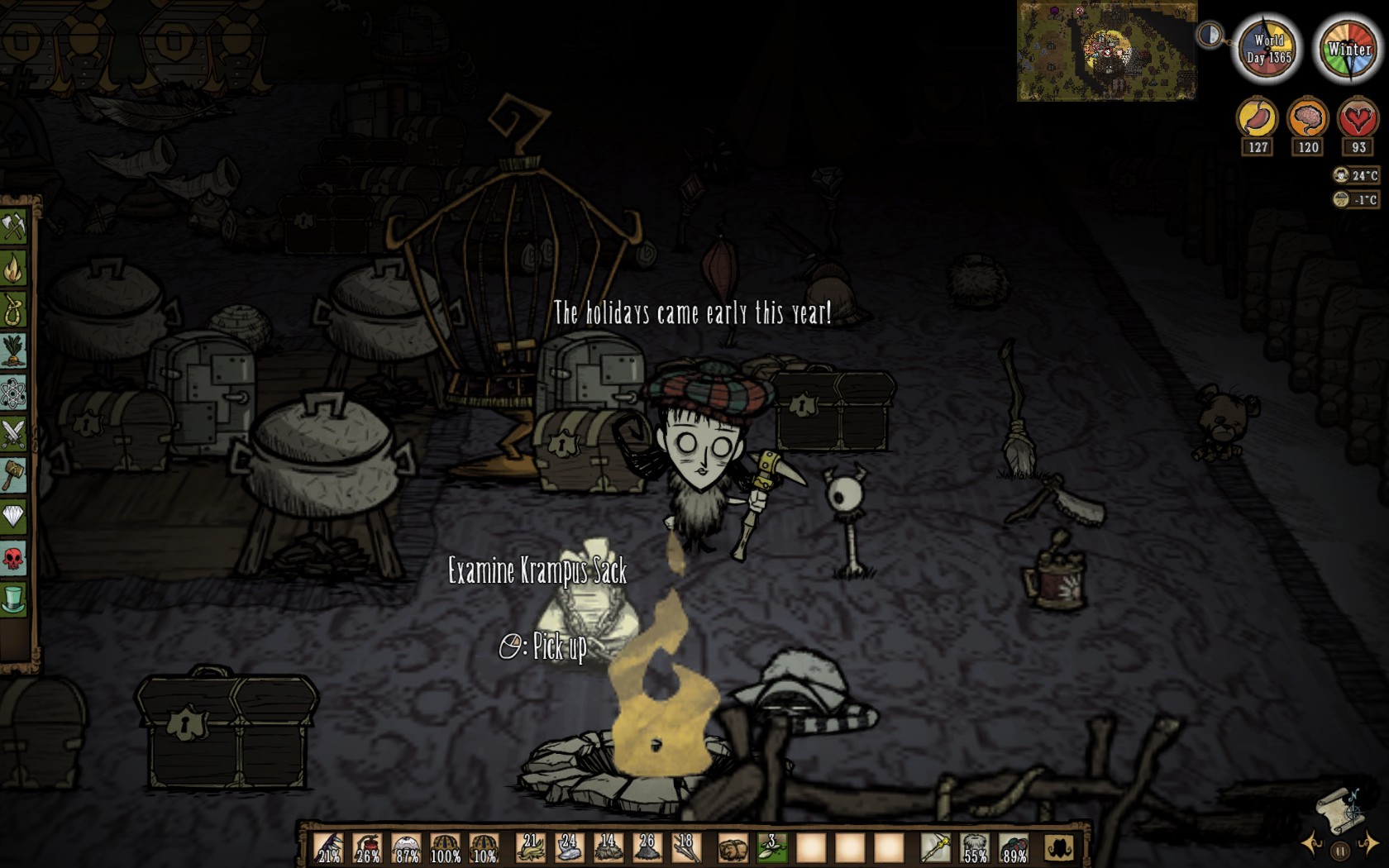Open the Dress green top hat tab
This screenshot has height=868, width=1389.
[x=14, y=599]
